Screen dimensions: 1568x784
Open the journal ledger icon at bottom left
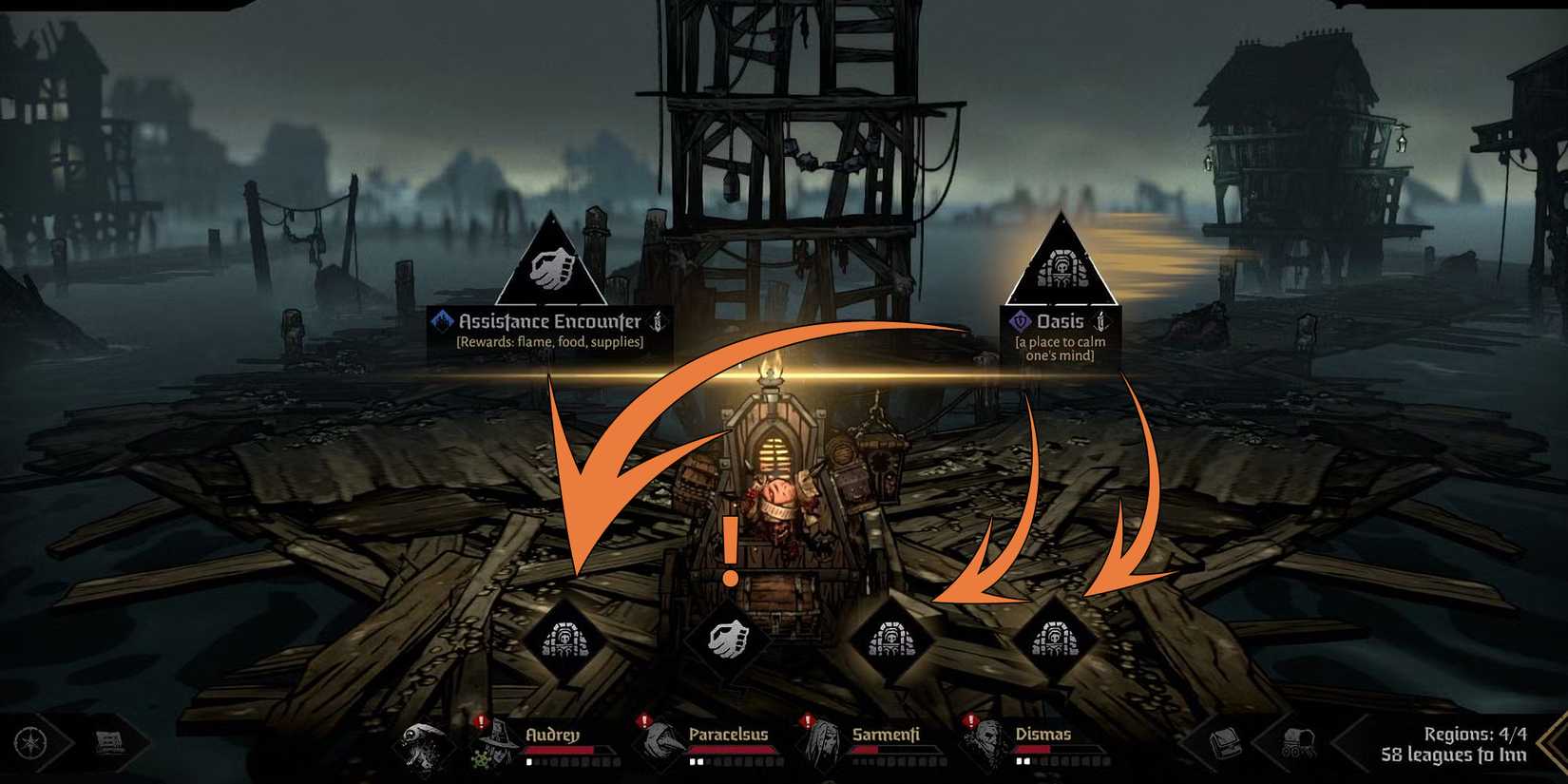coord(109,741)
